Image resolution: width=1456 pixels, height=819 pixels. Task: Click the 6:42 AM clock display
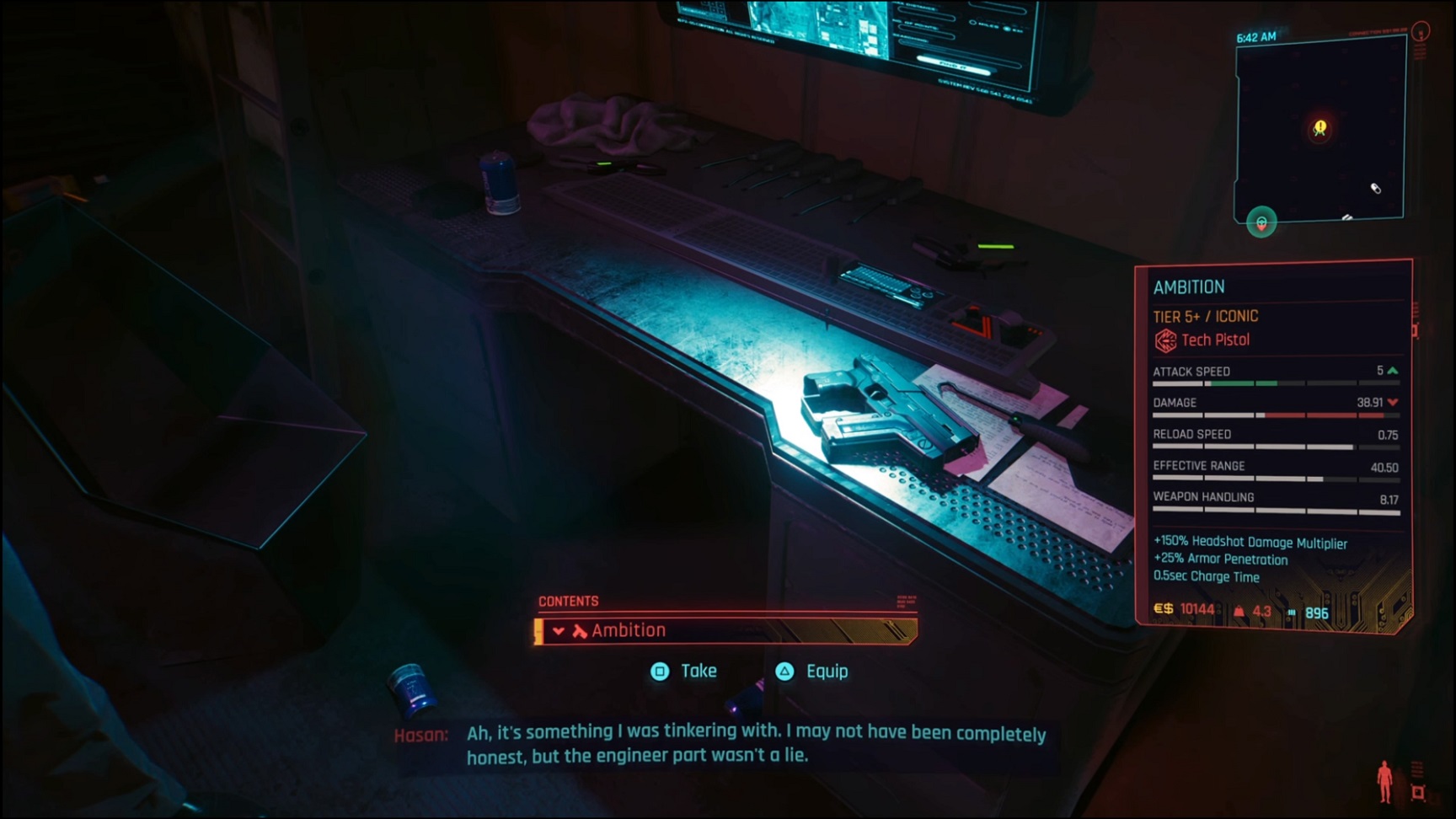point(1255,36)
